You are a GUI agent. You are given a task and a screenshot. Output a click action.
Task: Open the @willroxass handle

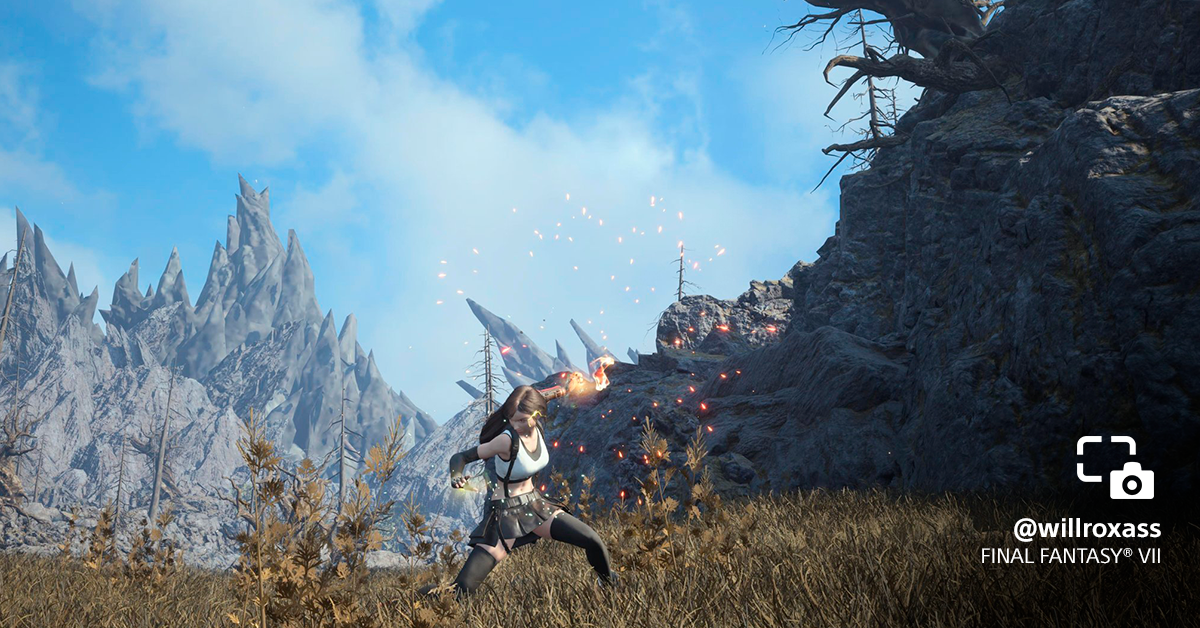point(1086,530)
